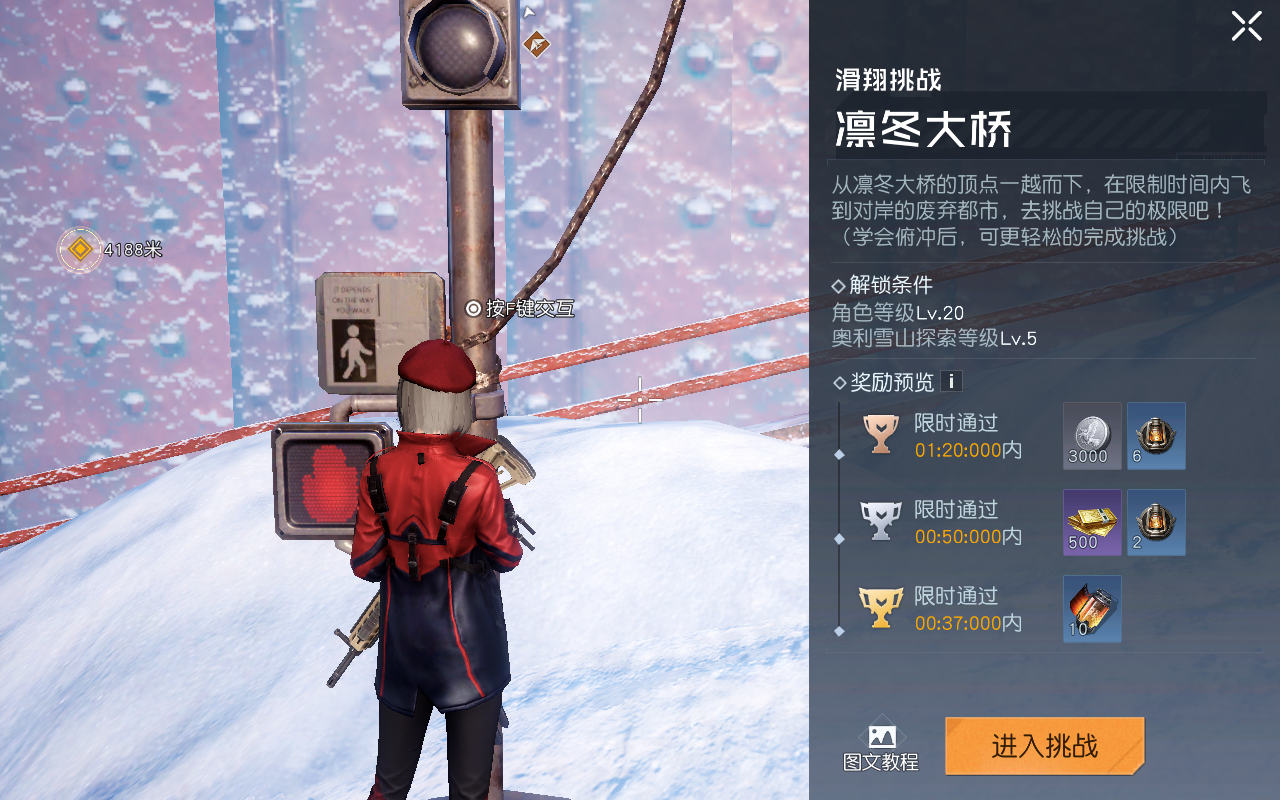The height and width of the screenshot is (800, 1280).
Task: Inspect the silver tier lantern reward x2
Action: pos(1156,522)
